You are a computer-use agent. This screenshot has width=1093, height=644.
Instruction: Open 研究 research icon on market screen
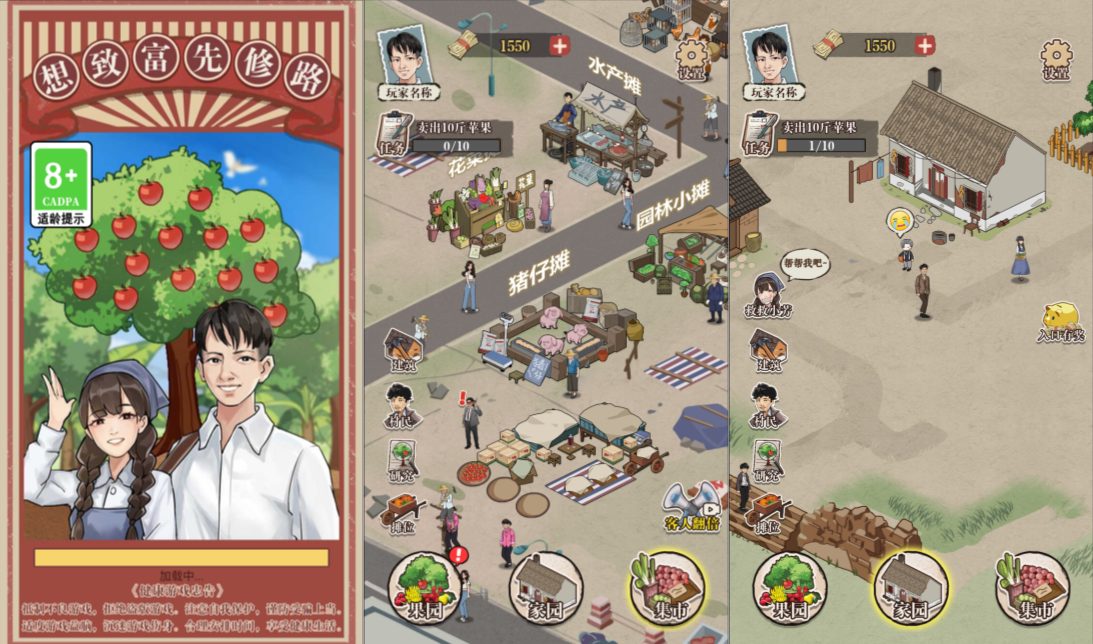coord(402,461)
